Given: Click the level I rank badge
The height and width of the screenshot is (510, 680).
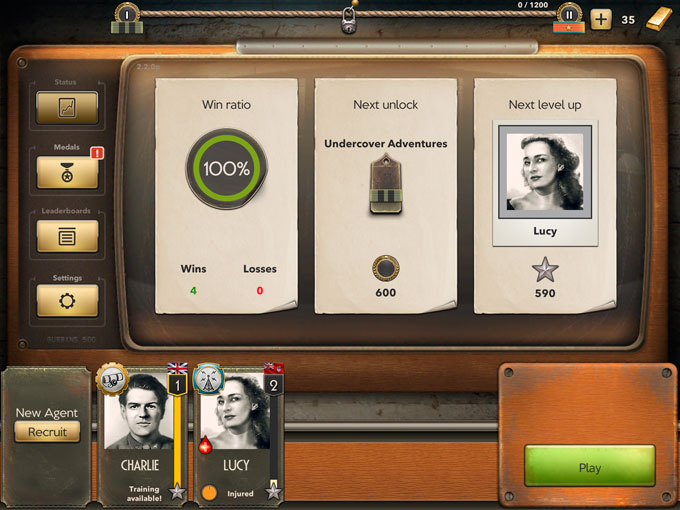Looking at the screenshot, I should tap(126, 16).
